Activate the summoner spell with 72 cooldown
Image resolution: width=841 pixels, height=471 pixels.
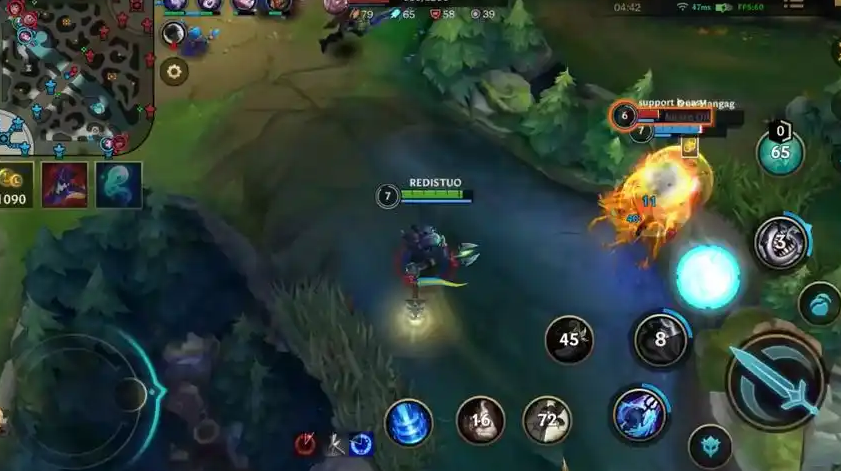[x=547, y=420]
